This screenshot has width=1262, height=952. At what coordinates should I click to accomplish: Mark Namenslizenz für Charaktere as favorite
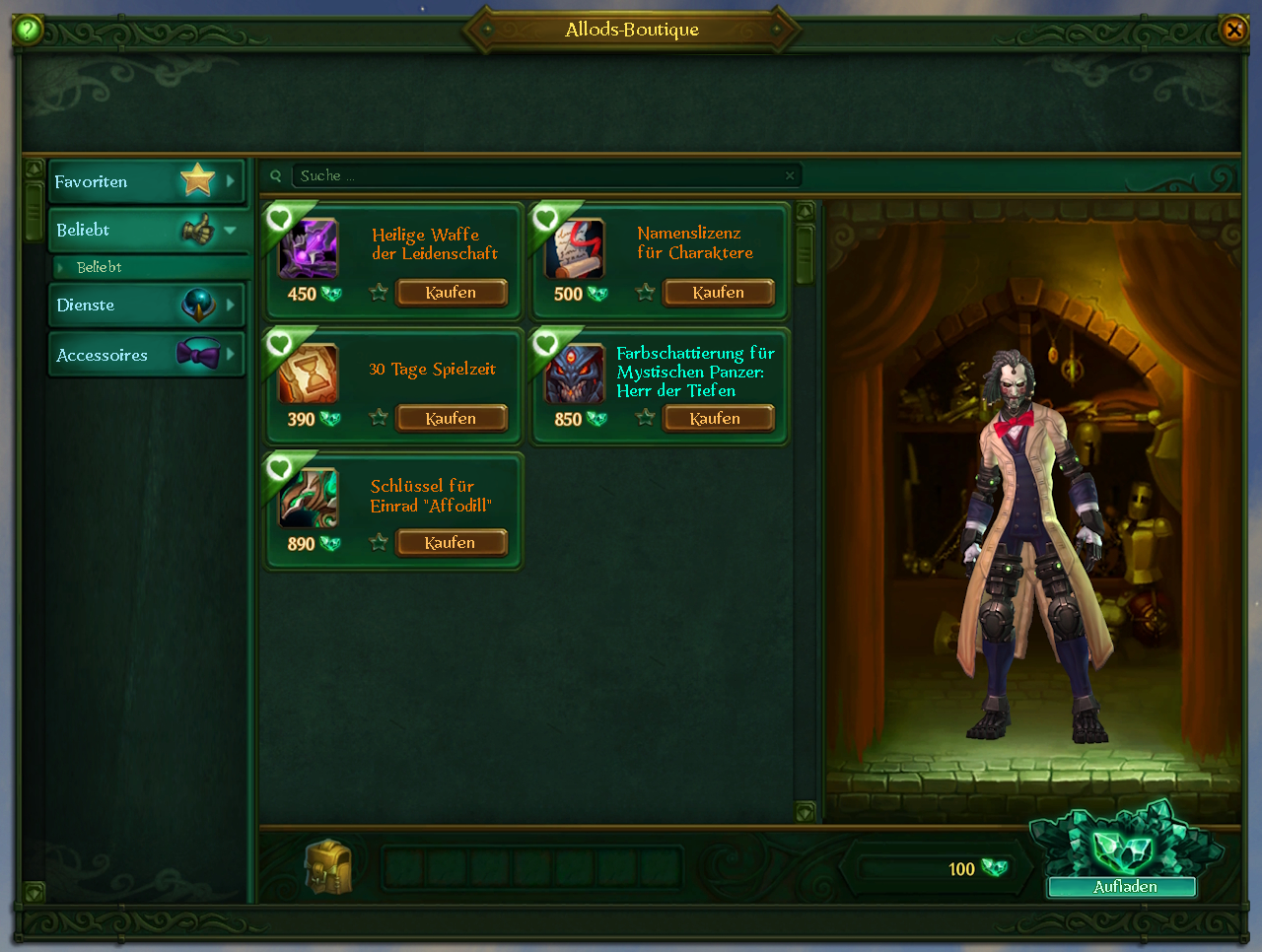(646, 292)
